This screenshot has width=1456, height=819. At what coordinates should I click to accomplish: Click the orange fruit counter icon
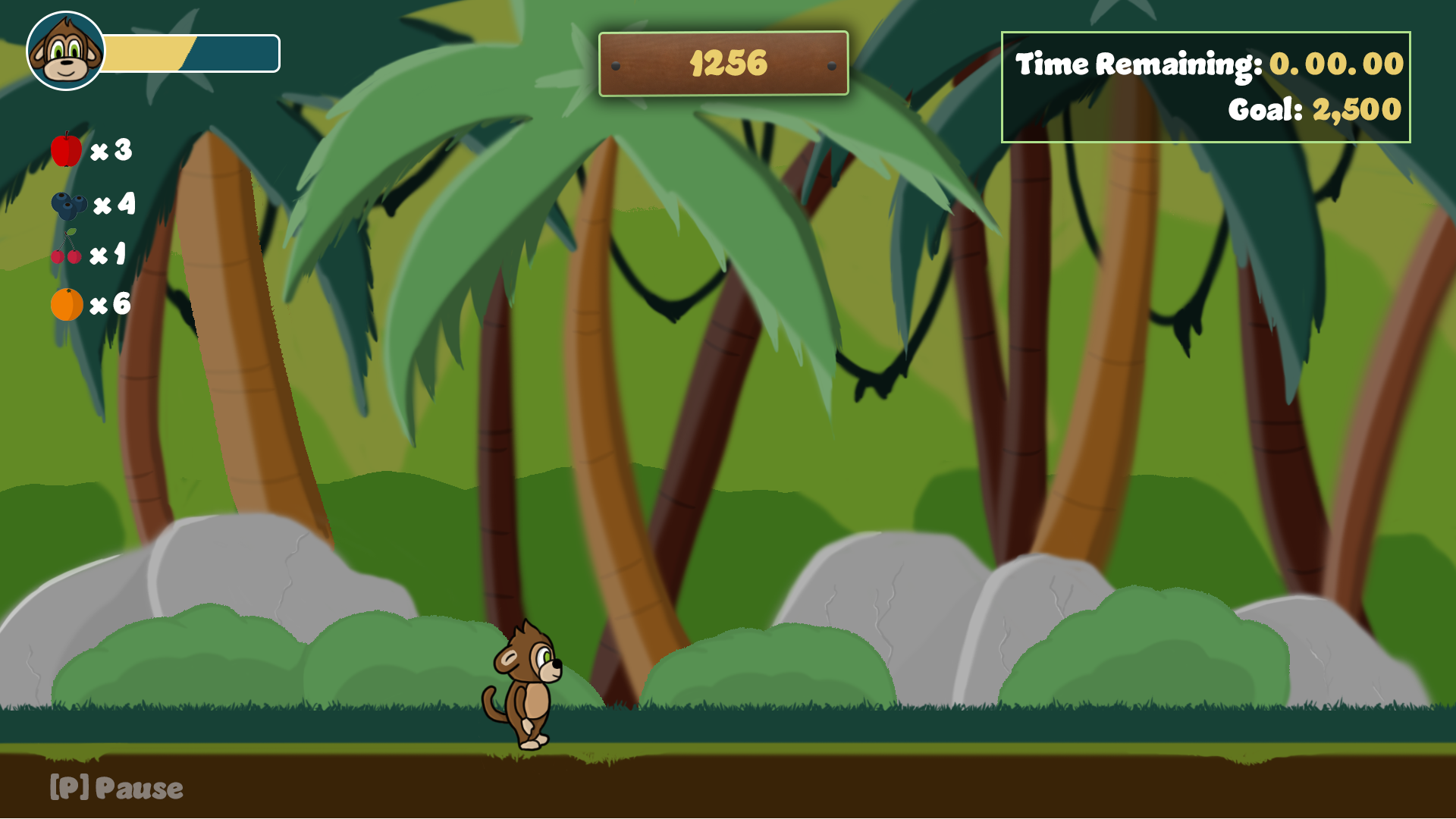pyautogui.click(x=67, y=305)
